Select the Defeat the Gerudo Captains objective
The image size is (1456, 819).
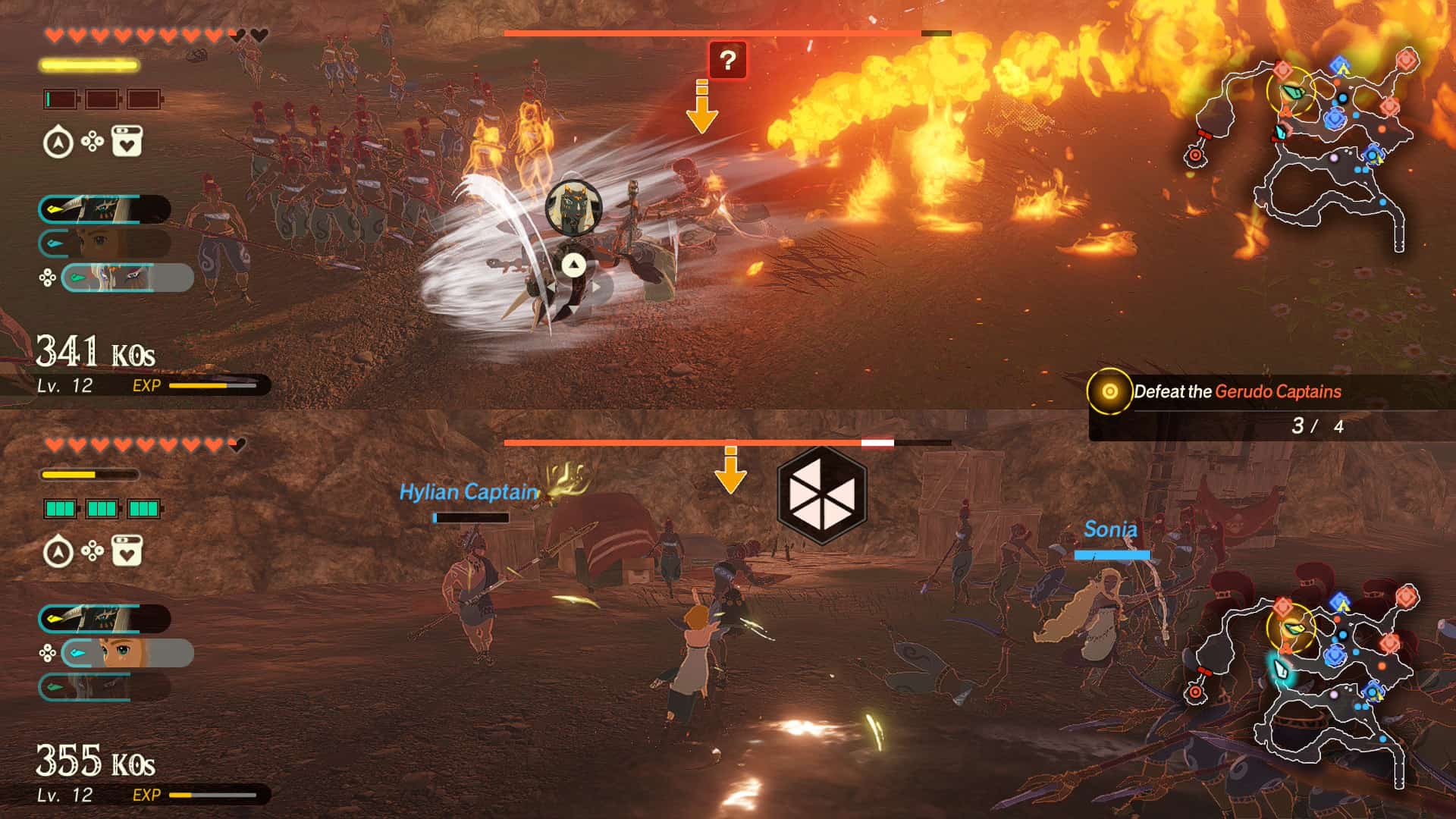pyautogui.click(x=1237, y=392)
